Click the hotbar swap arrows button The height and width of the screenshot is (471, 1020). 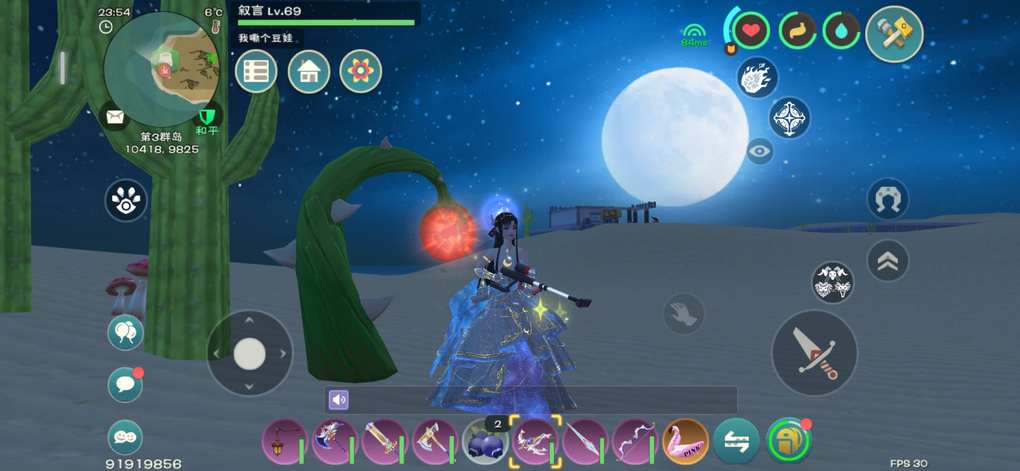point(736,440)
